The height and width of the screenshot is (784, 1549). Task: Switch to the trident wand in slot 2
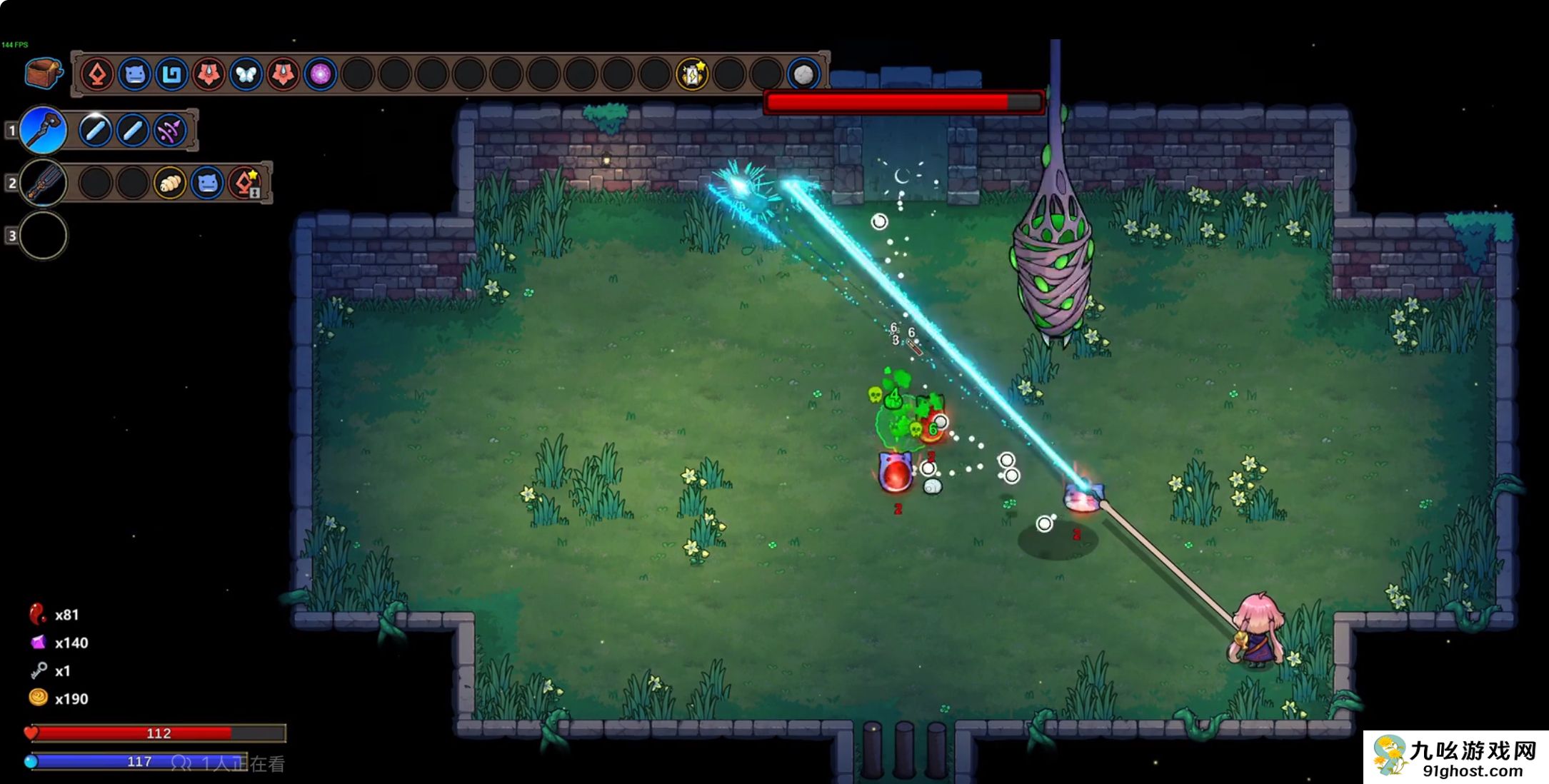pyautogui.click(x=44, y=183)
